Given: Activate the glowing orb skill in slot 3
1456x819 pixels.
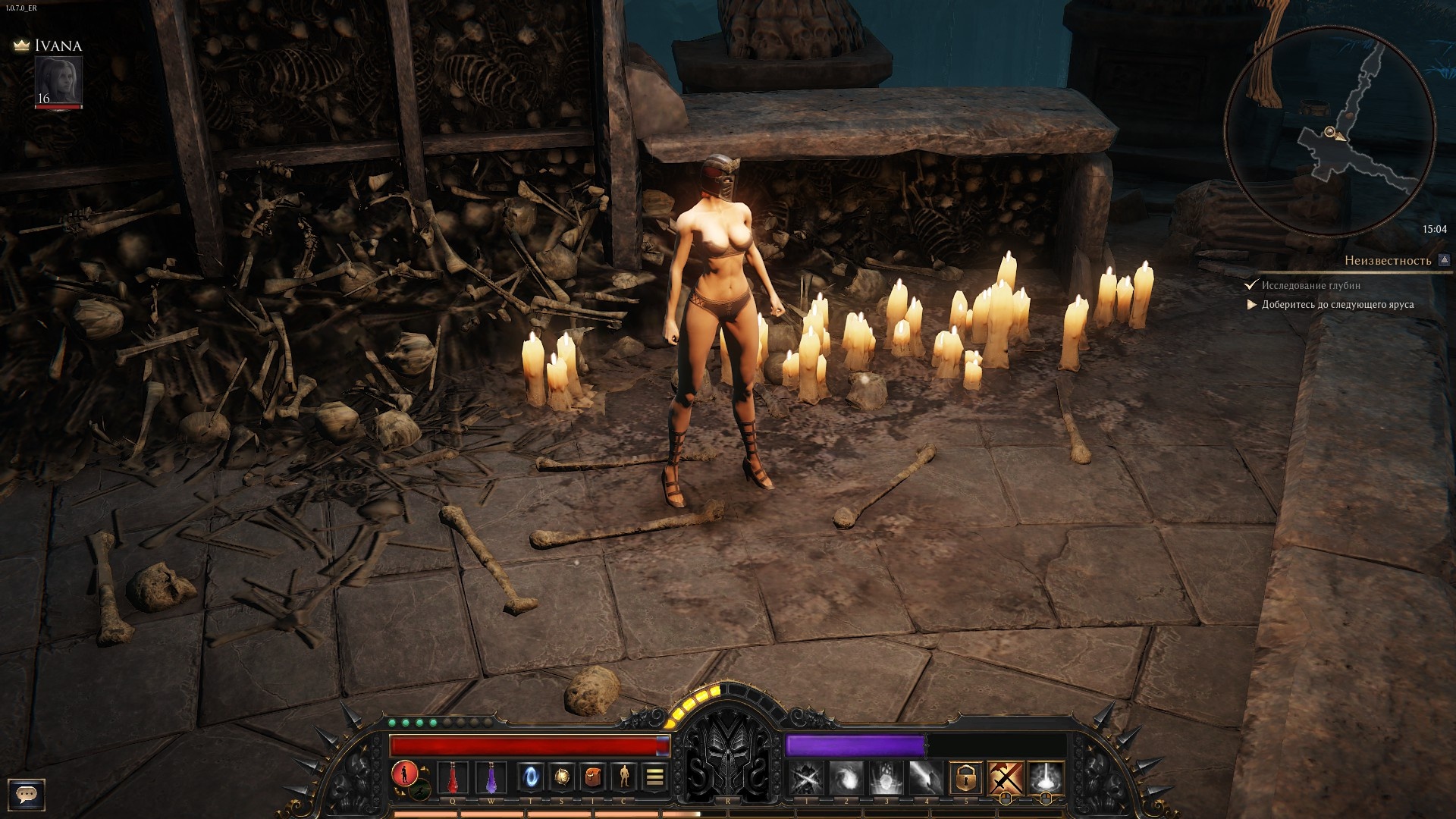Looking at the screenshot, I should [885, 778].
